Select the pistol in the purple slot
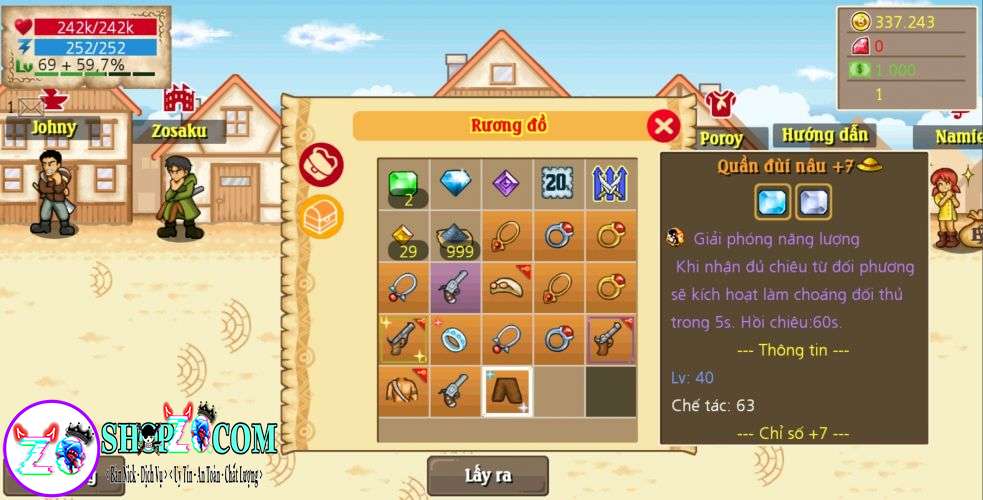Screen dimensions: 983x500 (x=455, y=288)
